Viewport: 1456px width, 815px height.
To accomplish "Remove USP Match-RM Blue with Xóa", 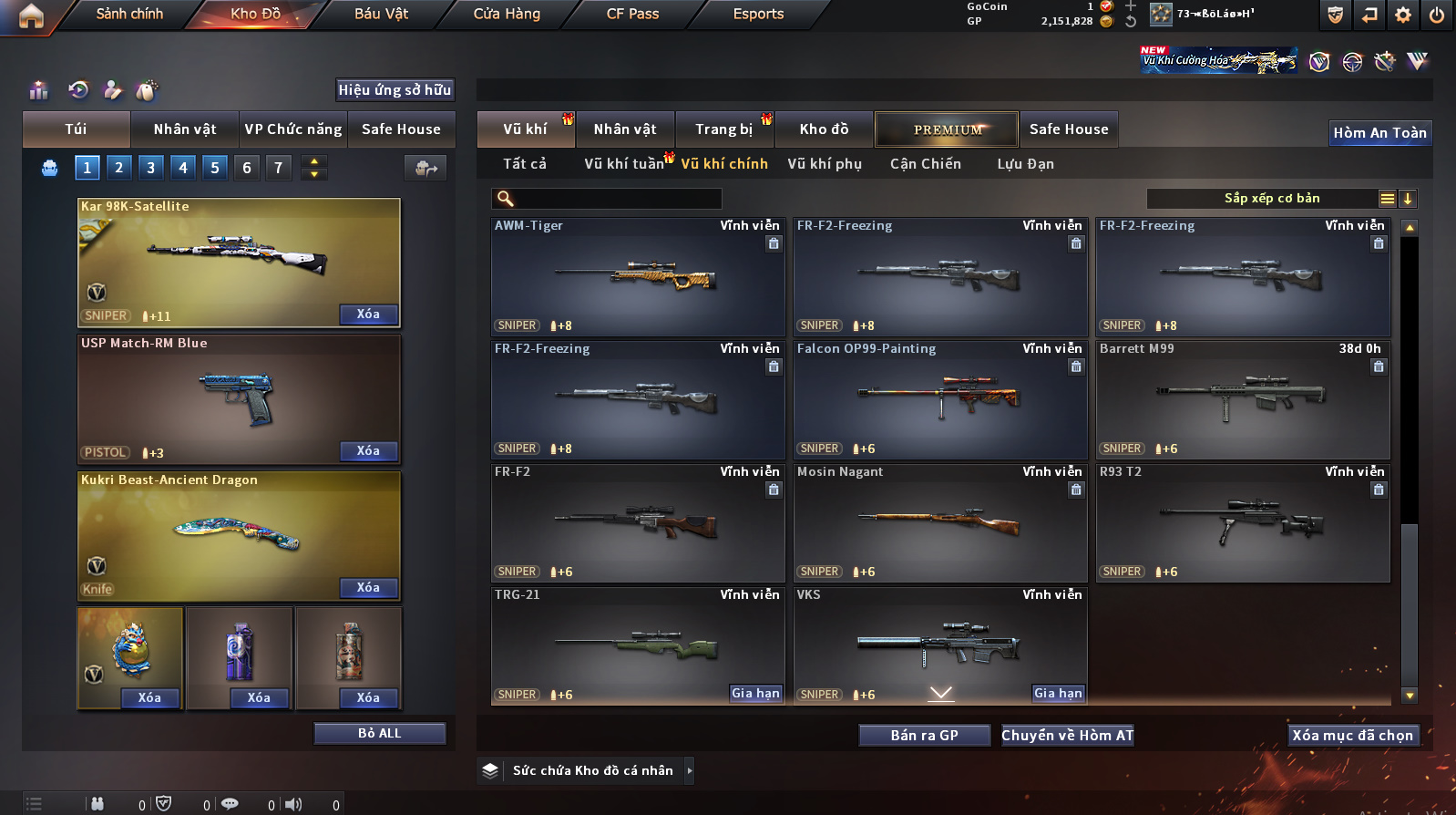I will point(368,451).
